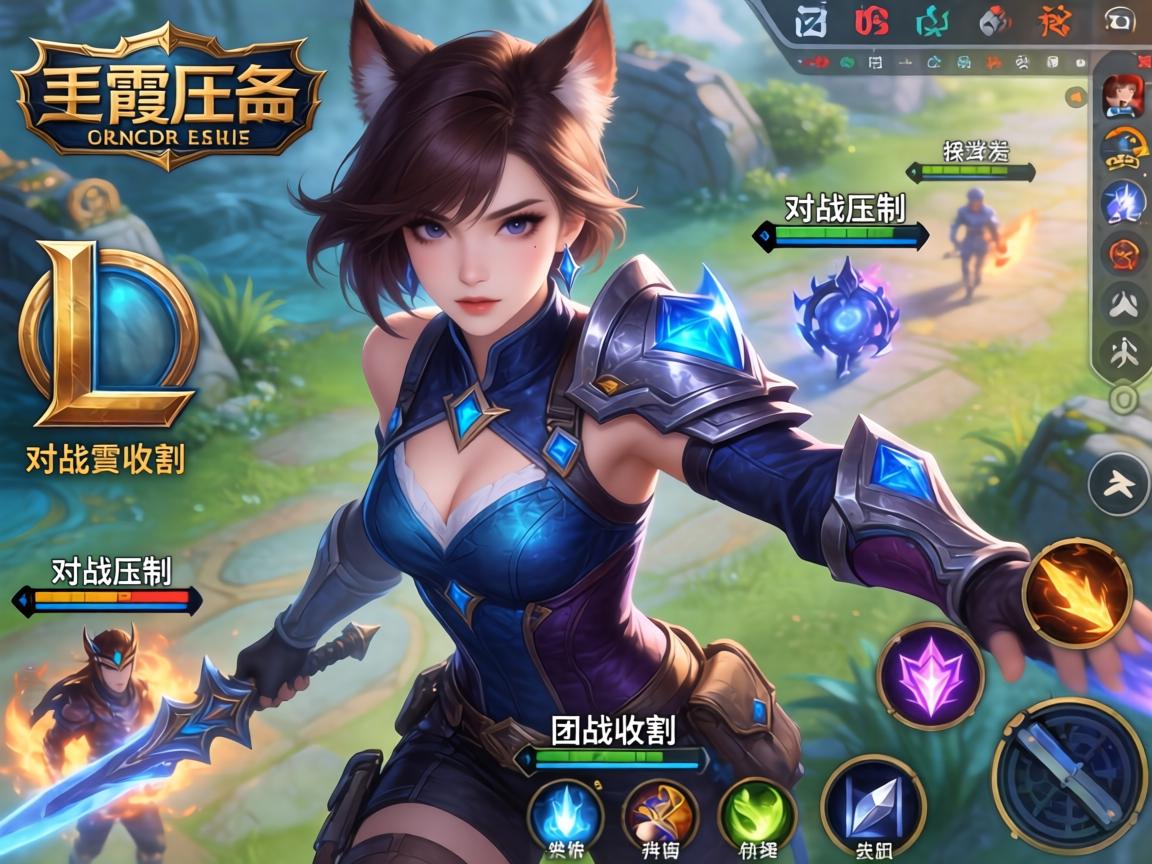Select the red glyph in the top bar

point(872,22)
